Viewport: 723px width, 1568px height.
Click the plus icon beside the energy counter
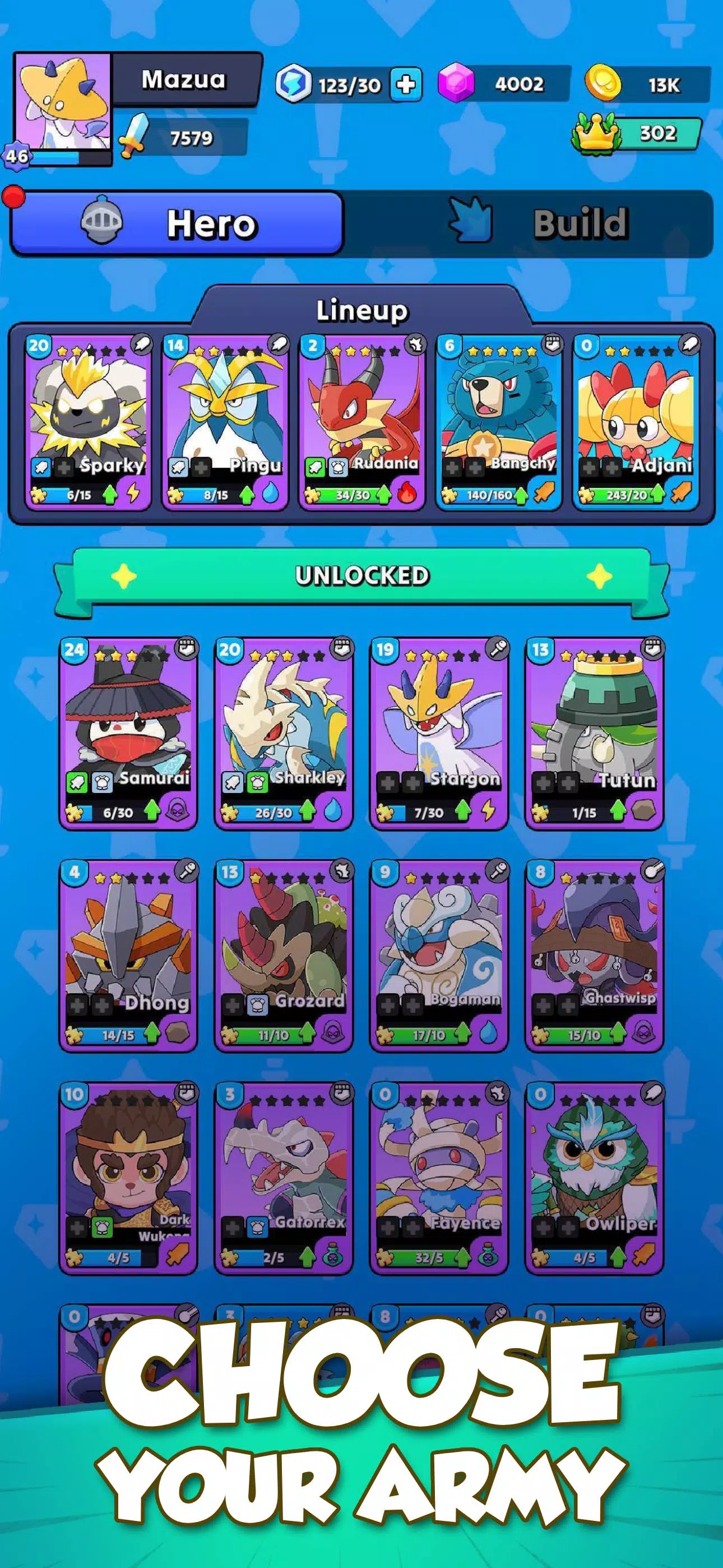[x=408, y=85]
